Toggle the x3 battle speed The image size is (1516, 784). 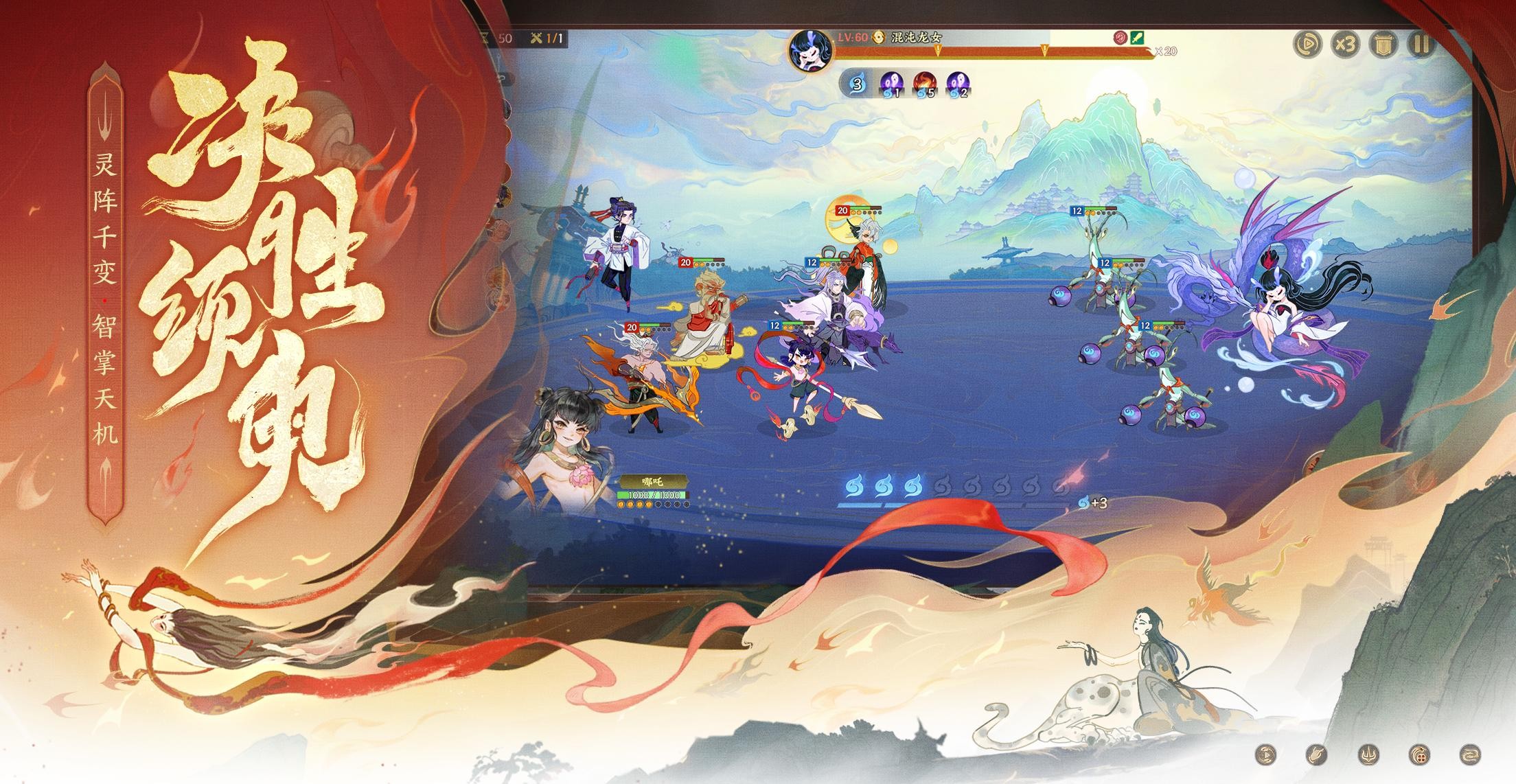[1345, 45]
